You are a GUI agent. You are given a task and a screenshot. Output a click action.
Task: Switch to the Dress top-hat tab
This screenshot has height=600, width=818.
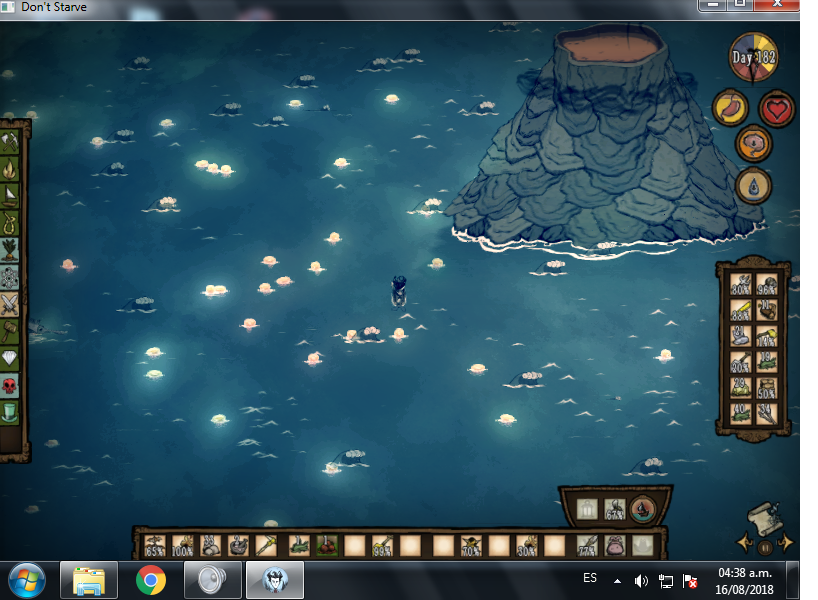point(11,411)
